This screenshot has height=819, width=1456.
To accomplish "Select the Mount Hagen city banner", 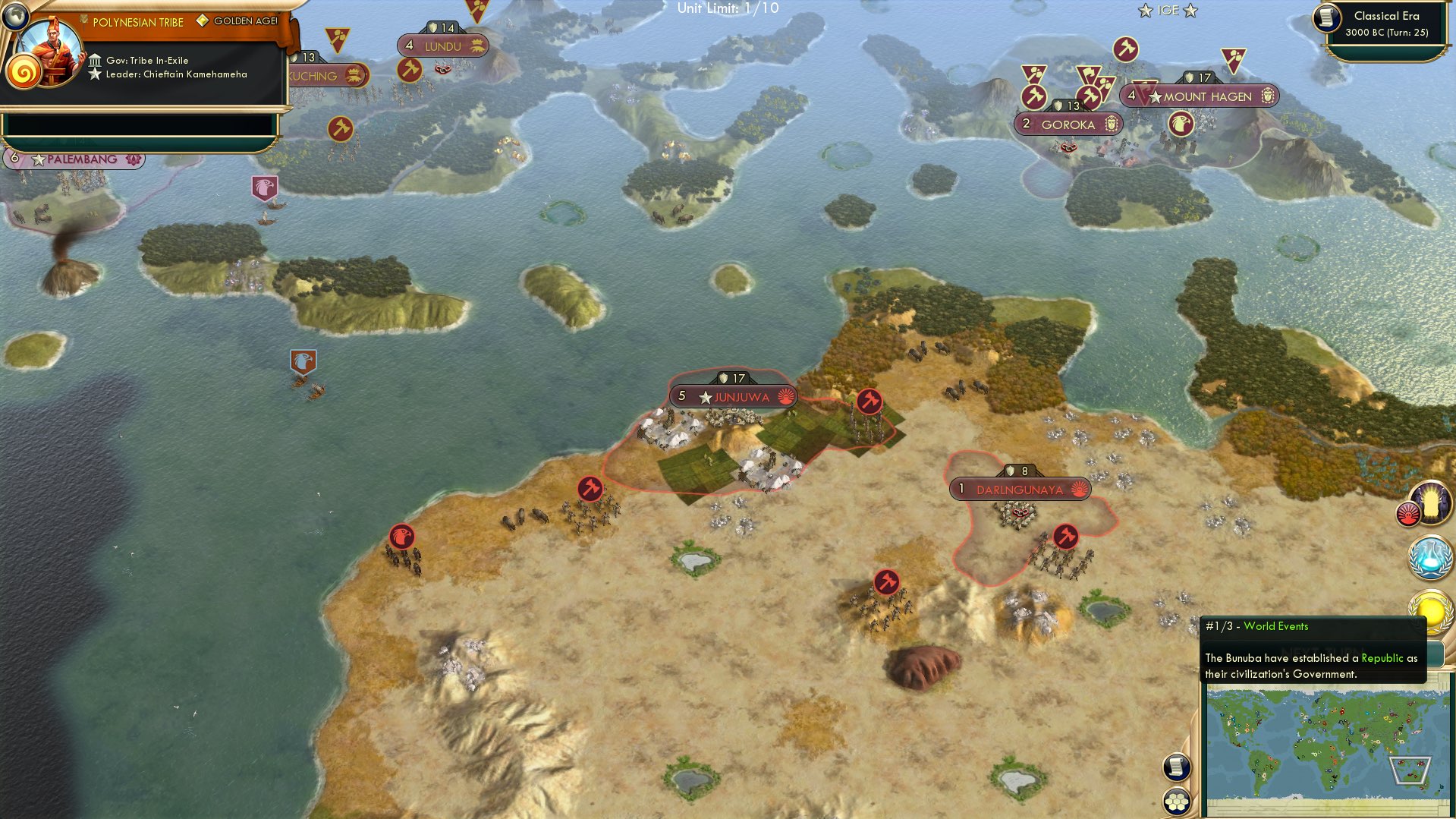I will click(x=1197, y=96).
